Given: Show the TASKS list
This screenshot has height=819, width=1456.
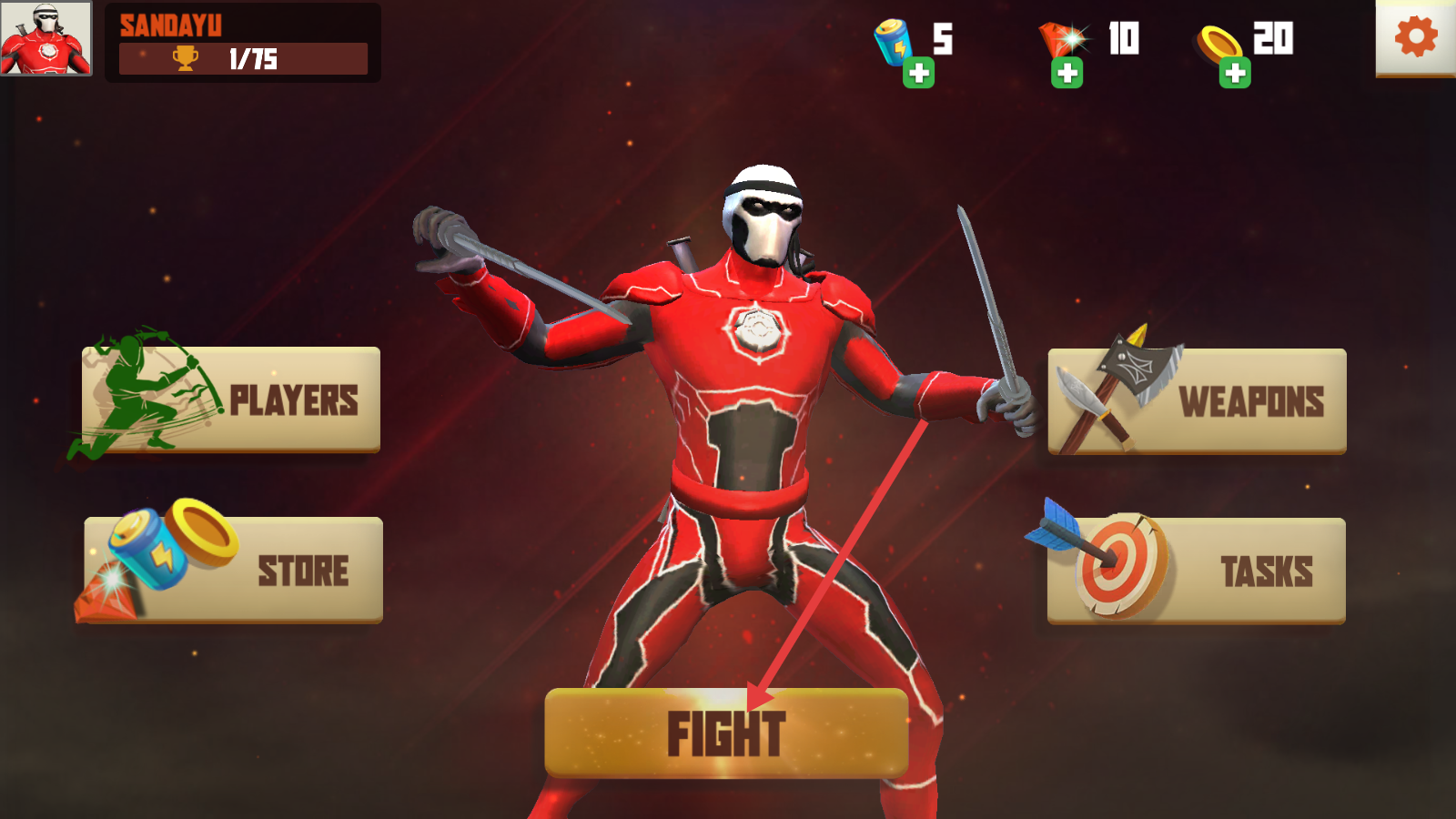Looking at the screenshot, I should click(x=1197, y=571).
